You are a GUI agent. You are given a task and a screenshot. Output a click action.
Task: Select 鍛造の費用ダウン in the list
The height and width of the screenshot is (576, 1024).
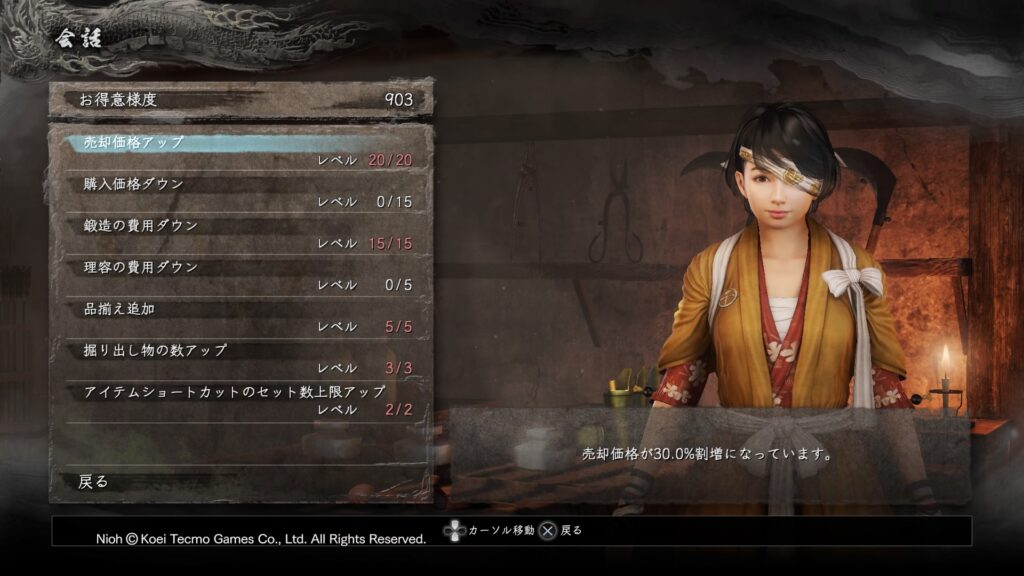coord(240,234)
